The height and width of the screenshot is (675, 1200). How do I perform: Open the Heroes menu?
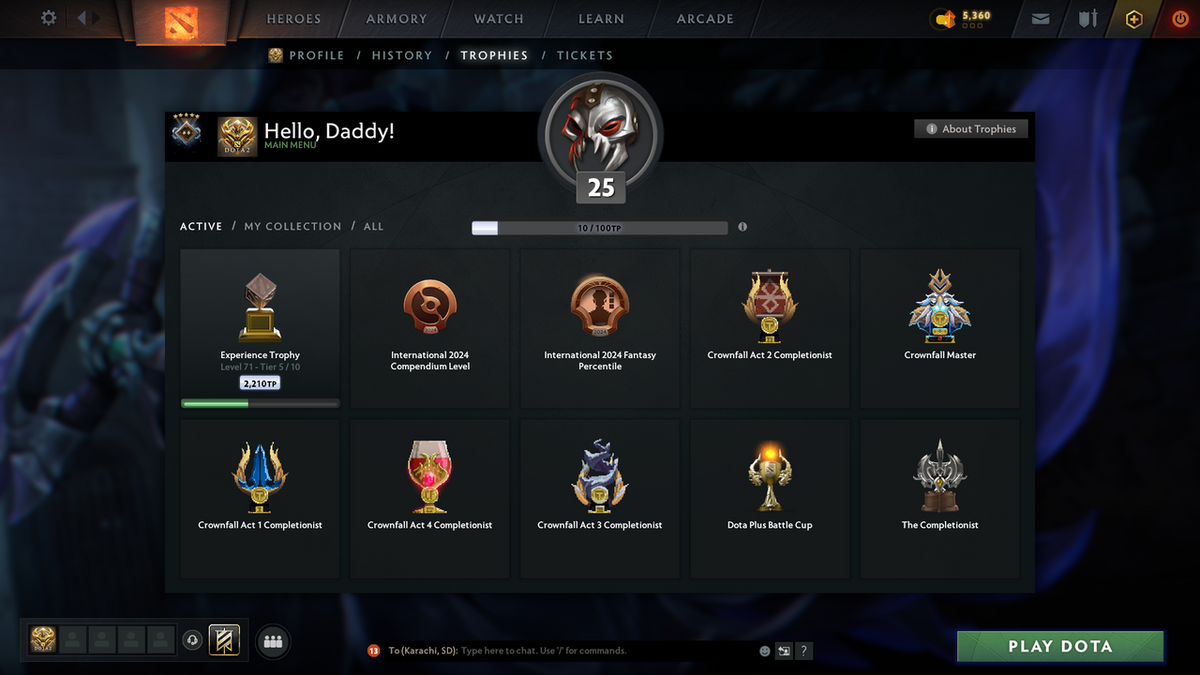[294, 19]
